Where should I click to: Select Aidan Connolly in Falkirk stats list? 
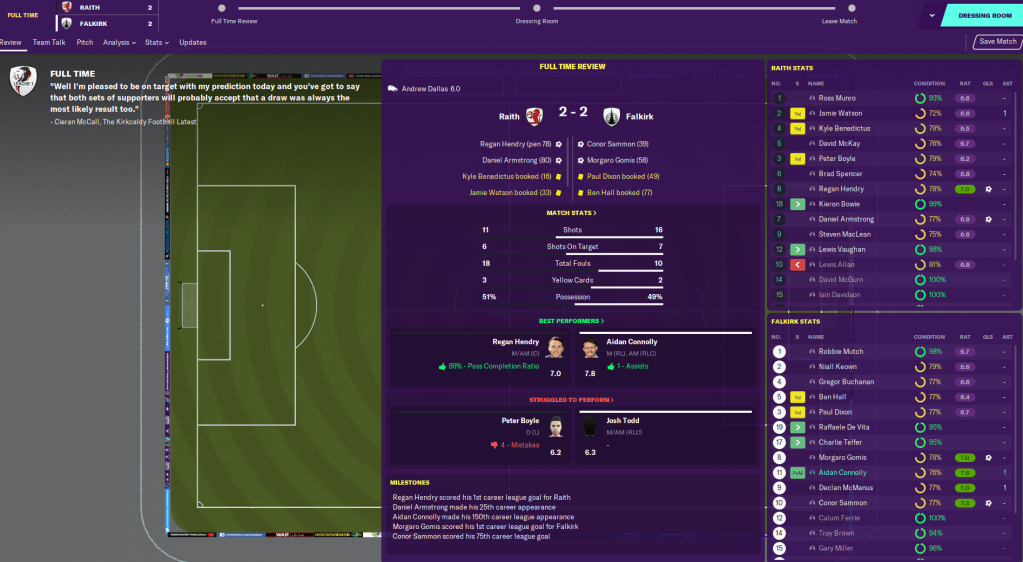[842, 473]
